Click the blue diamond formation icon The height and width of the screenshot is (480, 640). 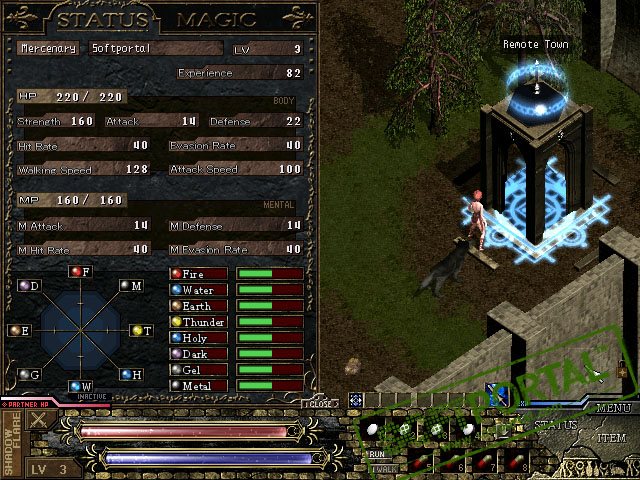coord(355,400)
